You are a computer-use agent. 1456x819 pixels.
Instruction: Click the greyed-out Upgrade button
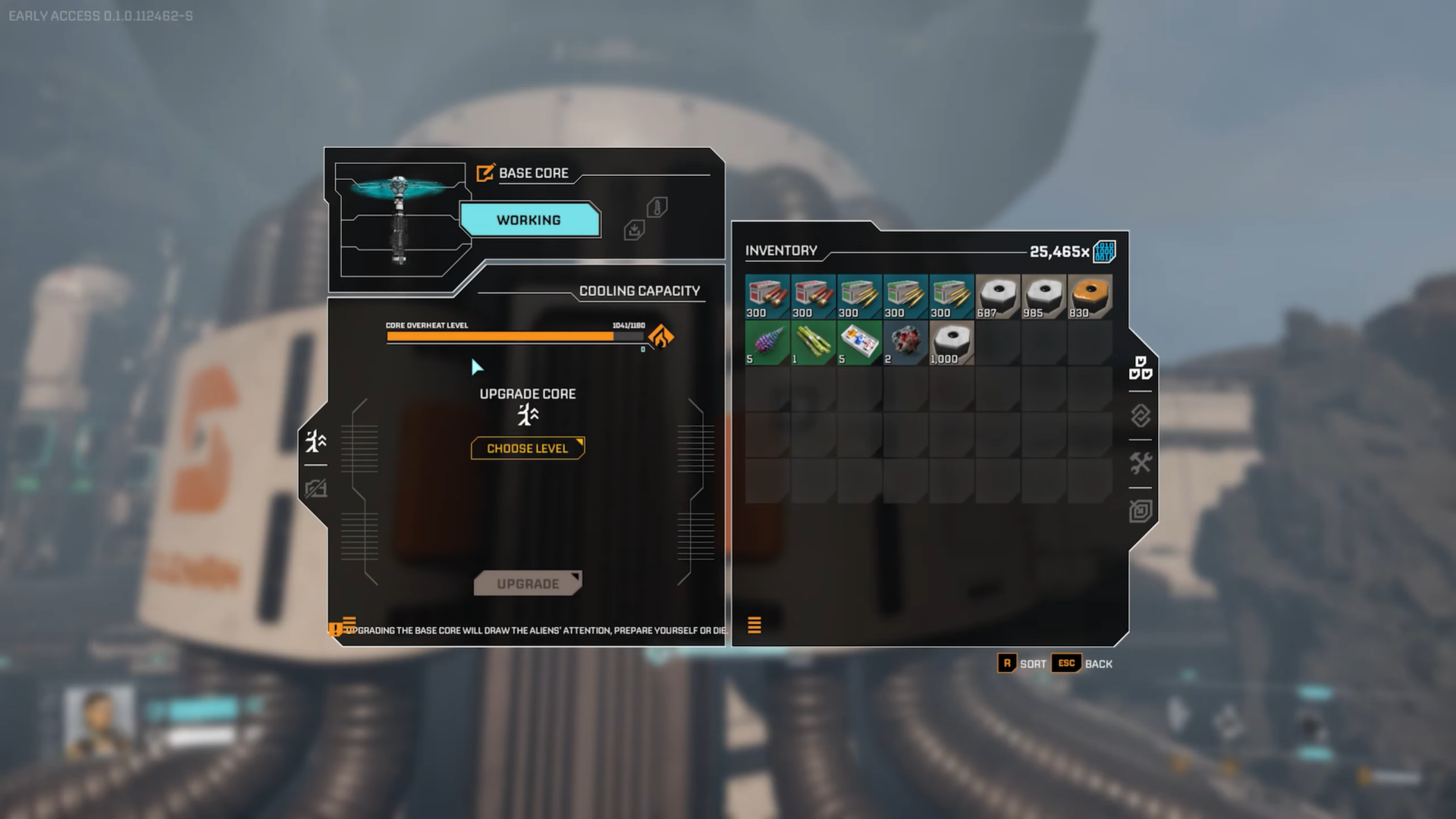click(528, 583)
